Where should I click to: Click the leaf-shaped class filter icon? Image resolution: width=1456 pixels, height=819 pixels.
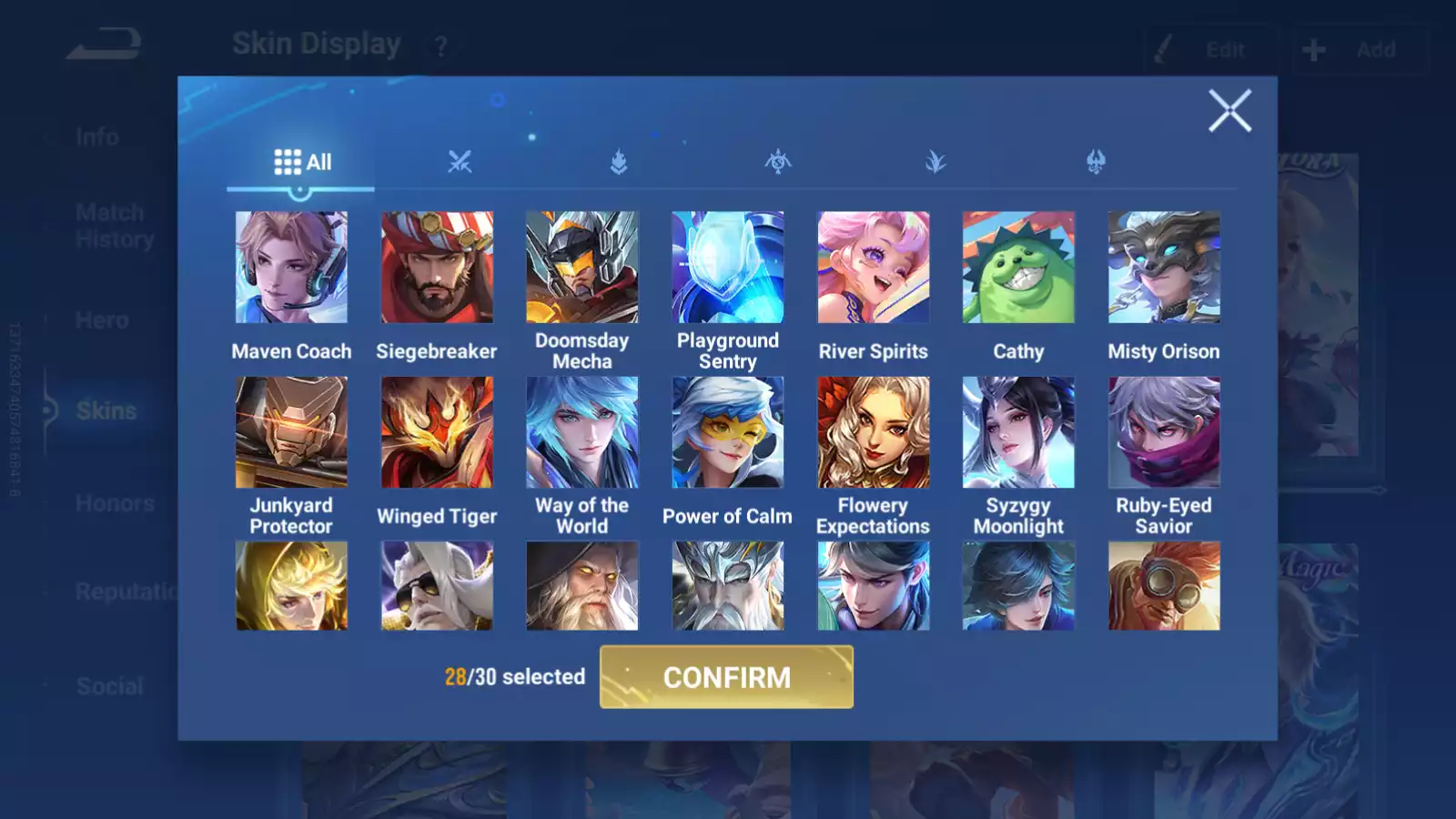coord(935,162)
